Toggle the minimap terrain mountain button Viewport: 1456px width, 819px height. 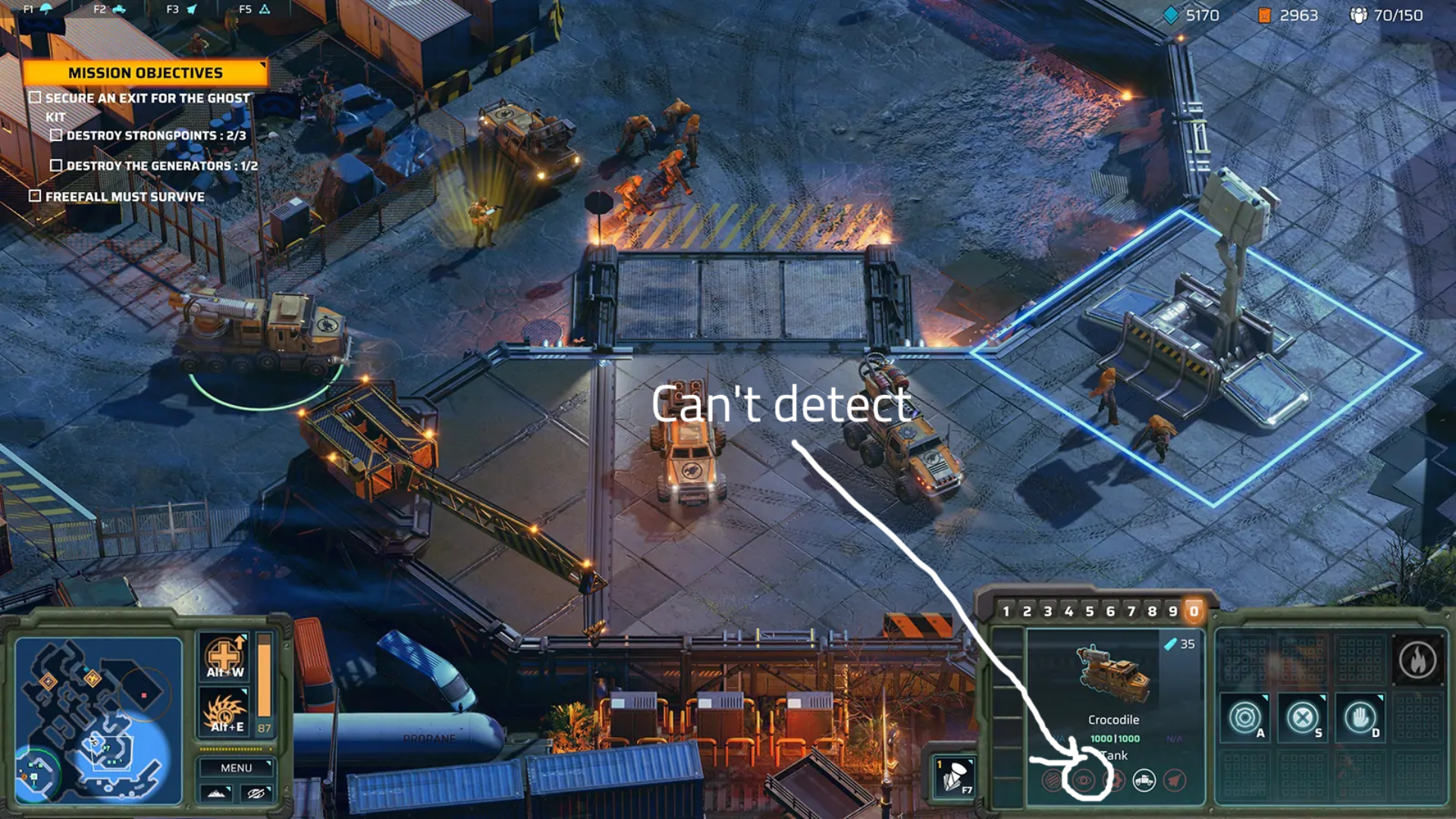[216, 793]
